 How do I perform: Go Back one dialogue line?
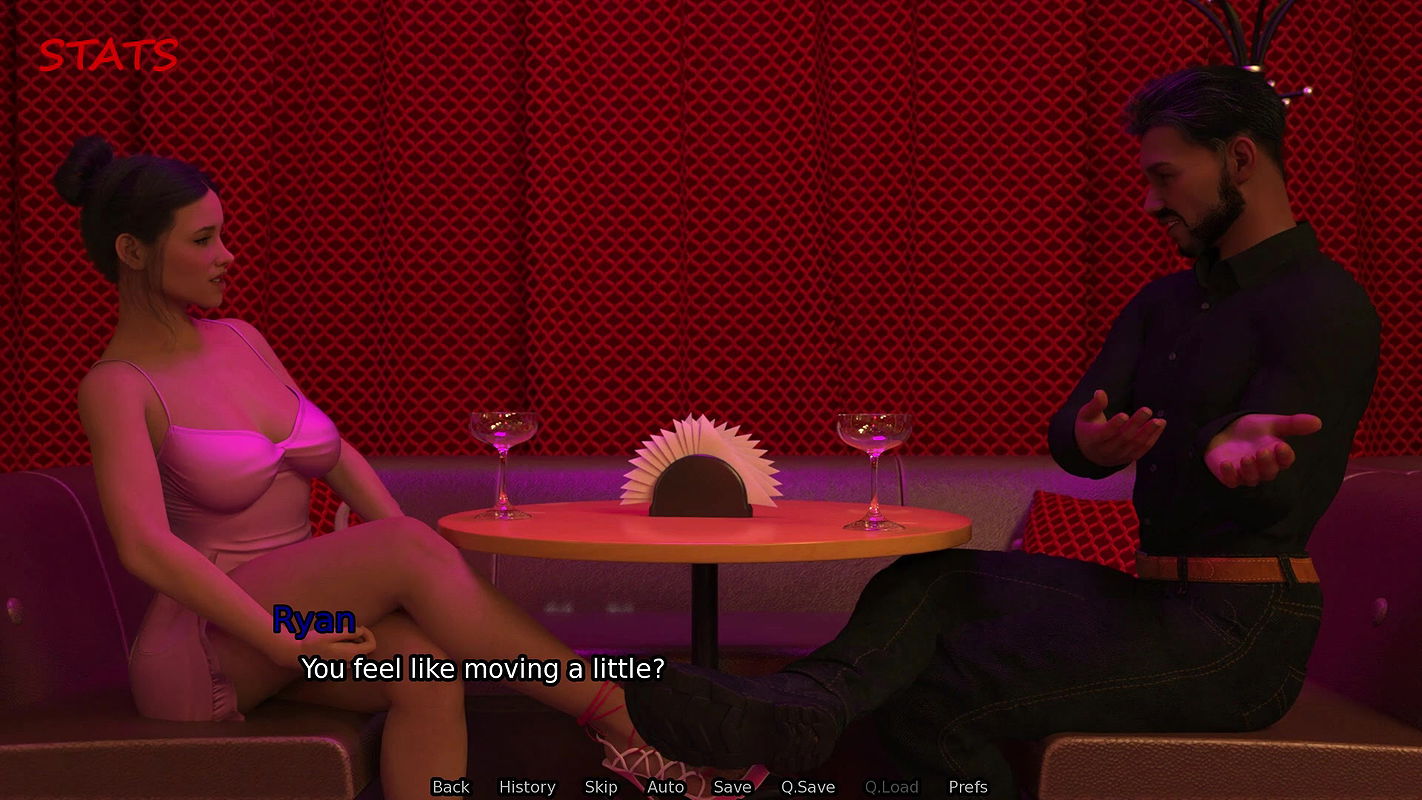(450, 787)
